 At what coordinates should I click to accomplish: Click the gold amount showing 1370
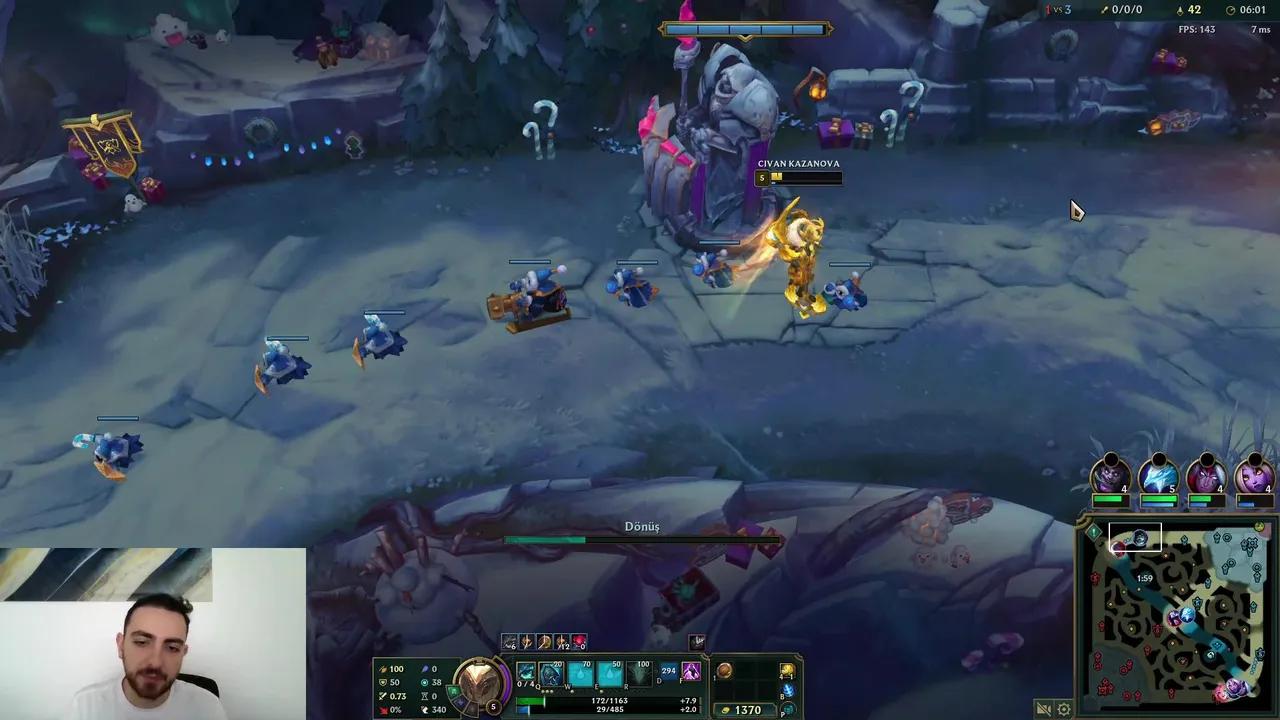(745, 710)
